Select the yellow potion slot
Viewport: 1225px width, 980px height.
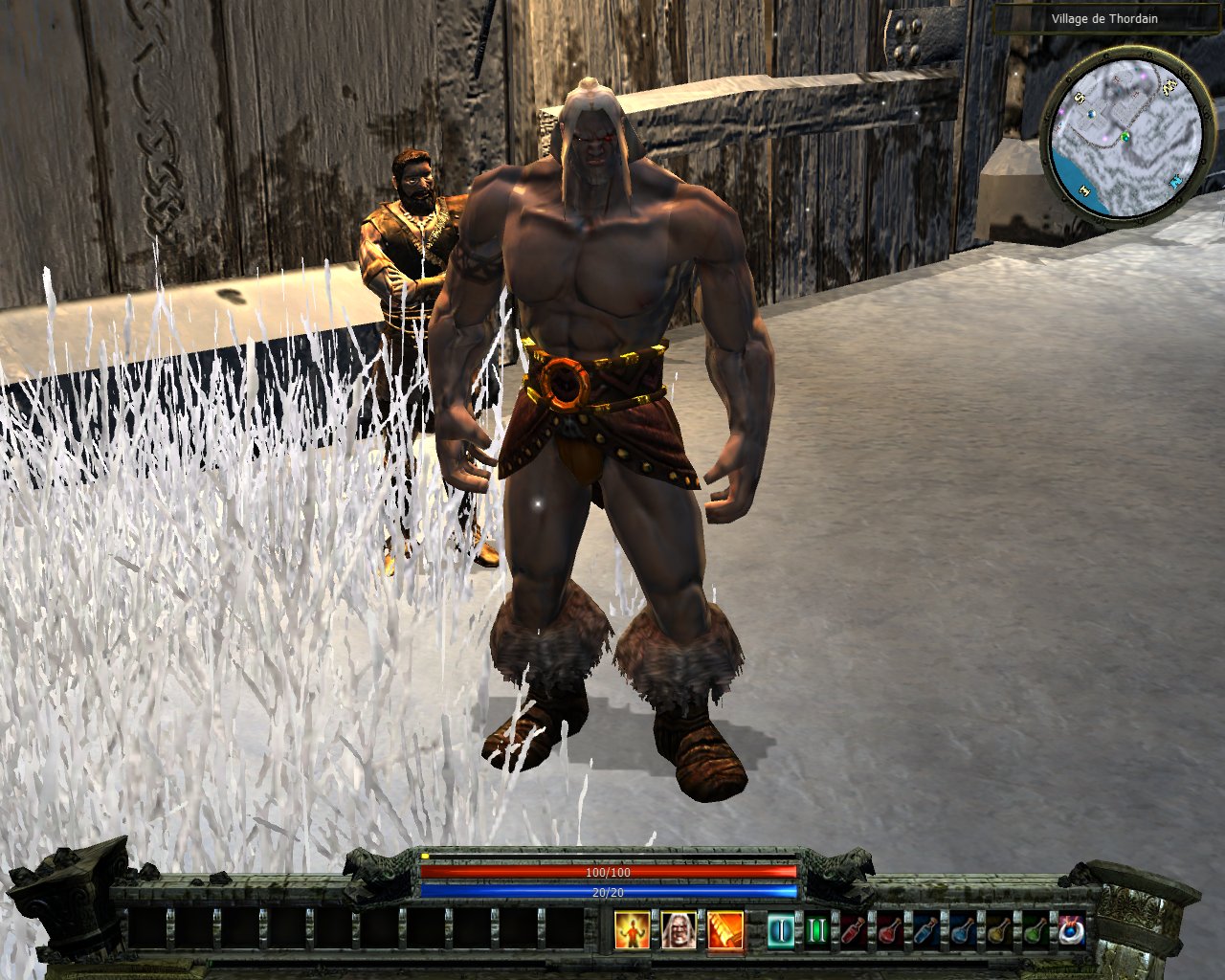[x=999, y=930]
